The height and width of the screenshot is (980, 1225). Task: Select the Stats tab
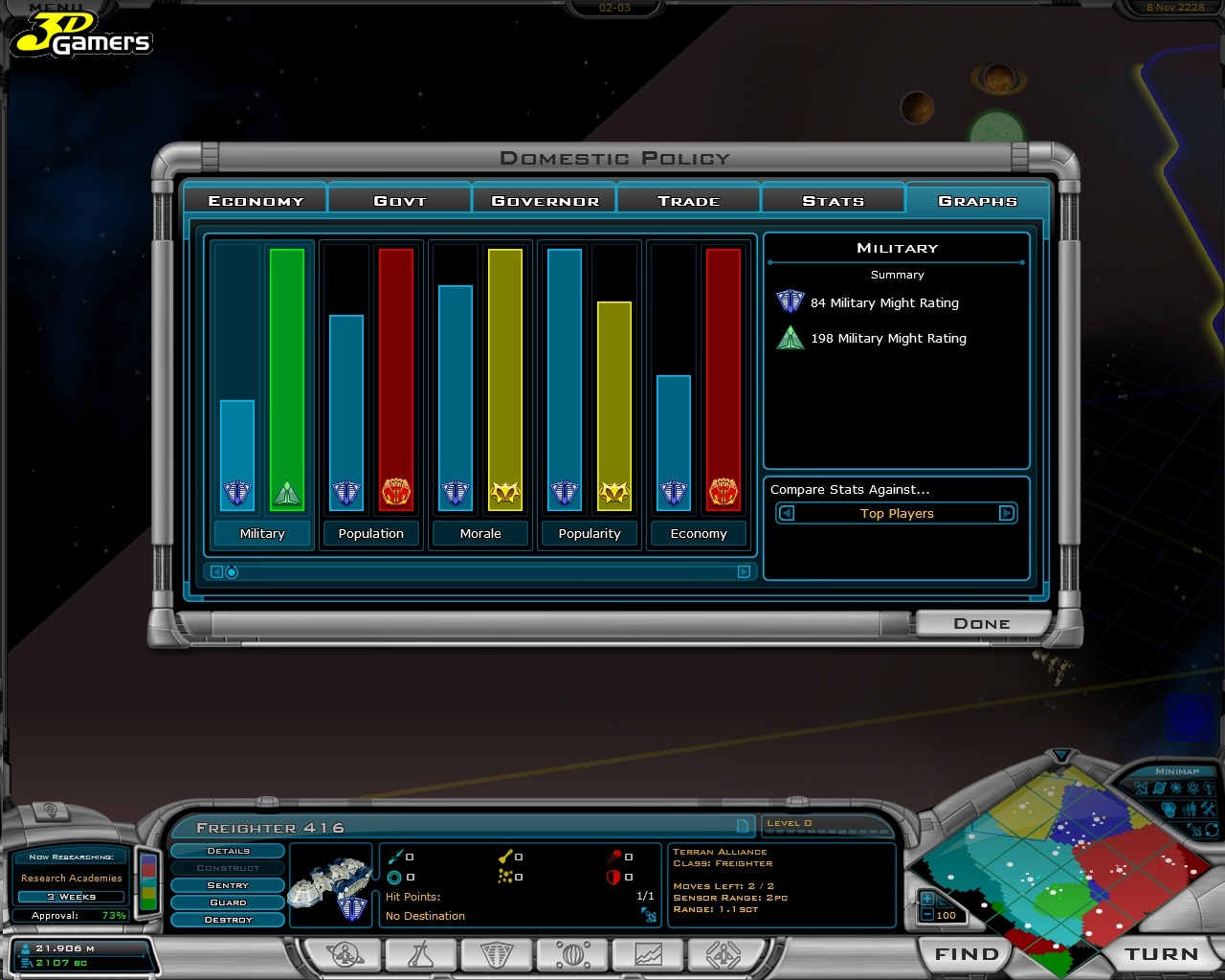(834, 200)
